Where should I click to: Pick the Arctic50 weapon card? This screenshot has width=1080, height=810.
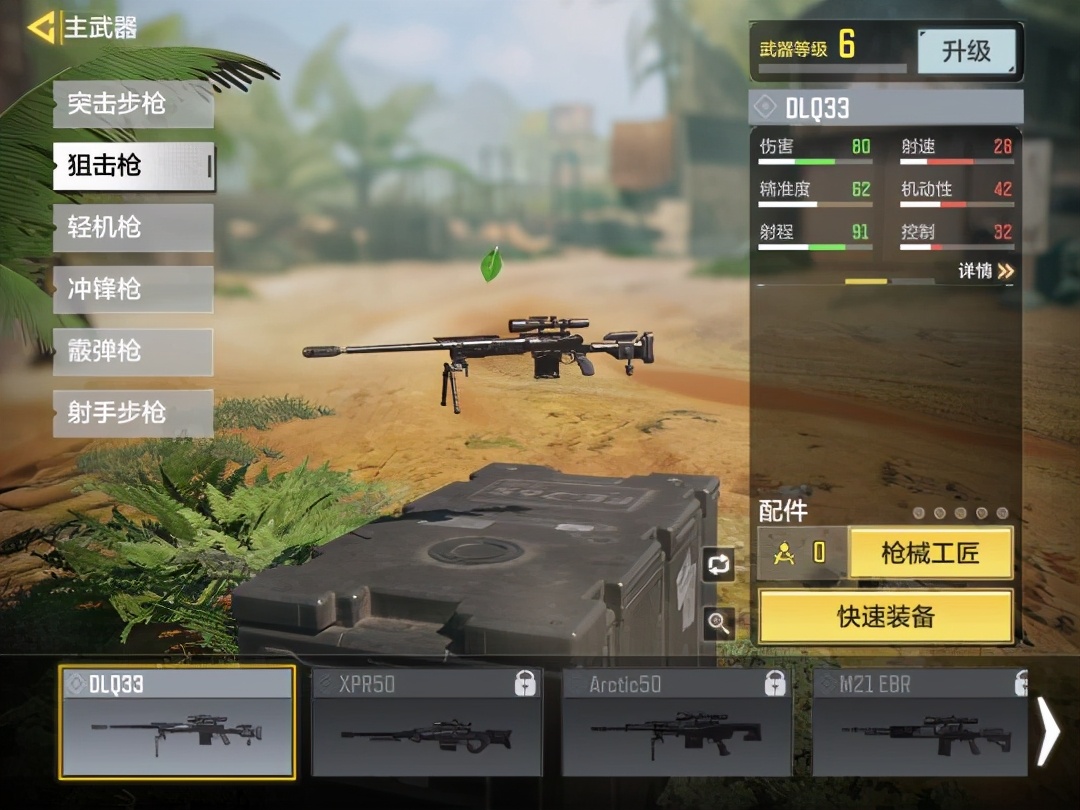pyautogui.click(x=677, y=722)
